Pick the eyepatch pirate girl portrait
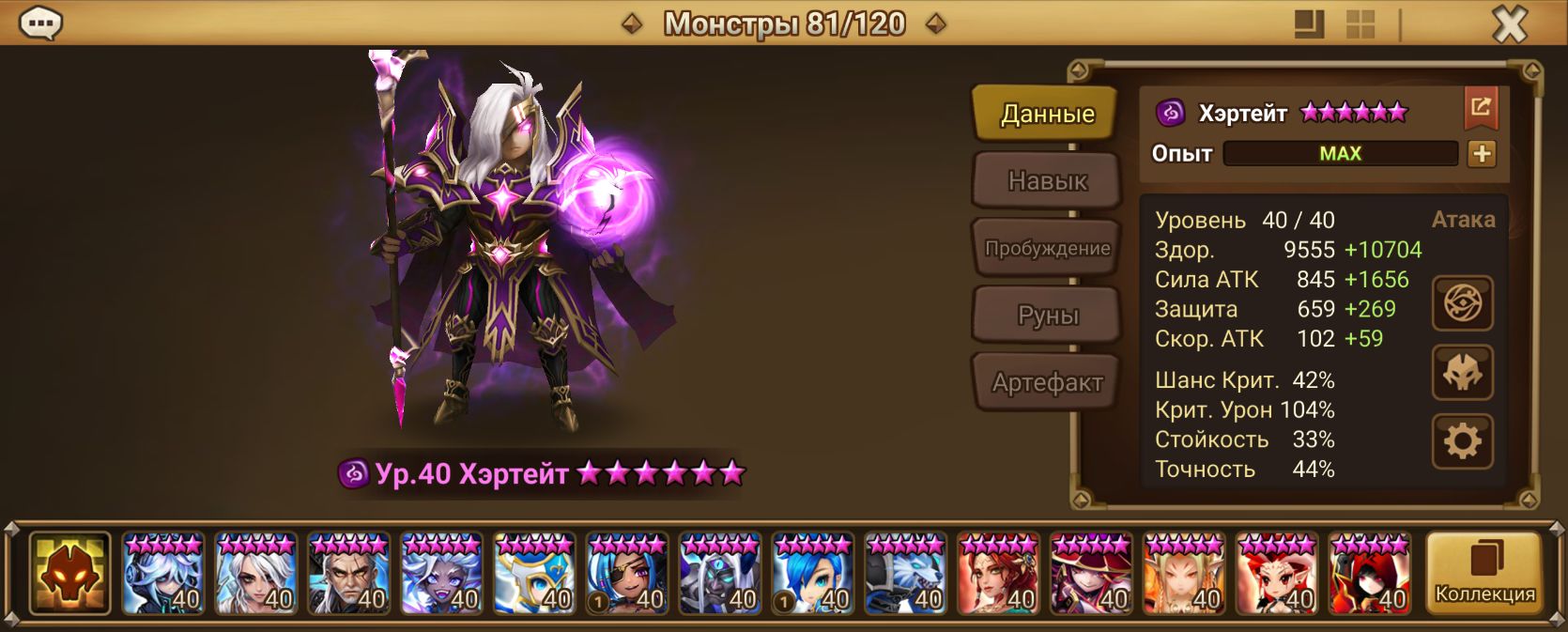The image size is (1568, 632). click(x=627, y=573)
